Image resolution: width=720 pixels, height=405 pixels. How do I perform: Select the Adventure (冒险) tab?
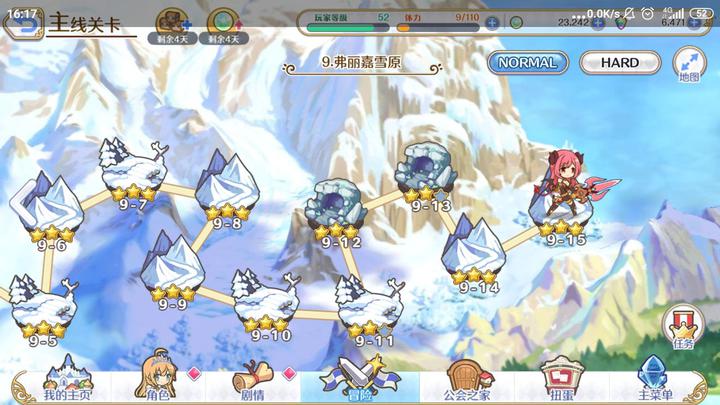pyautogui.click(x=359, y=381)
